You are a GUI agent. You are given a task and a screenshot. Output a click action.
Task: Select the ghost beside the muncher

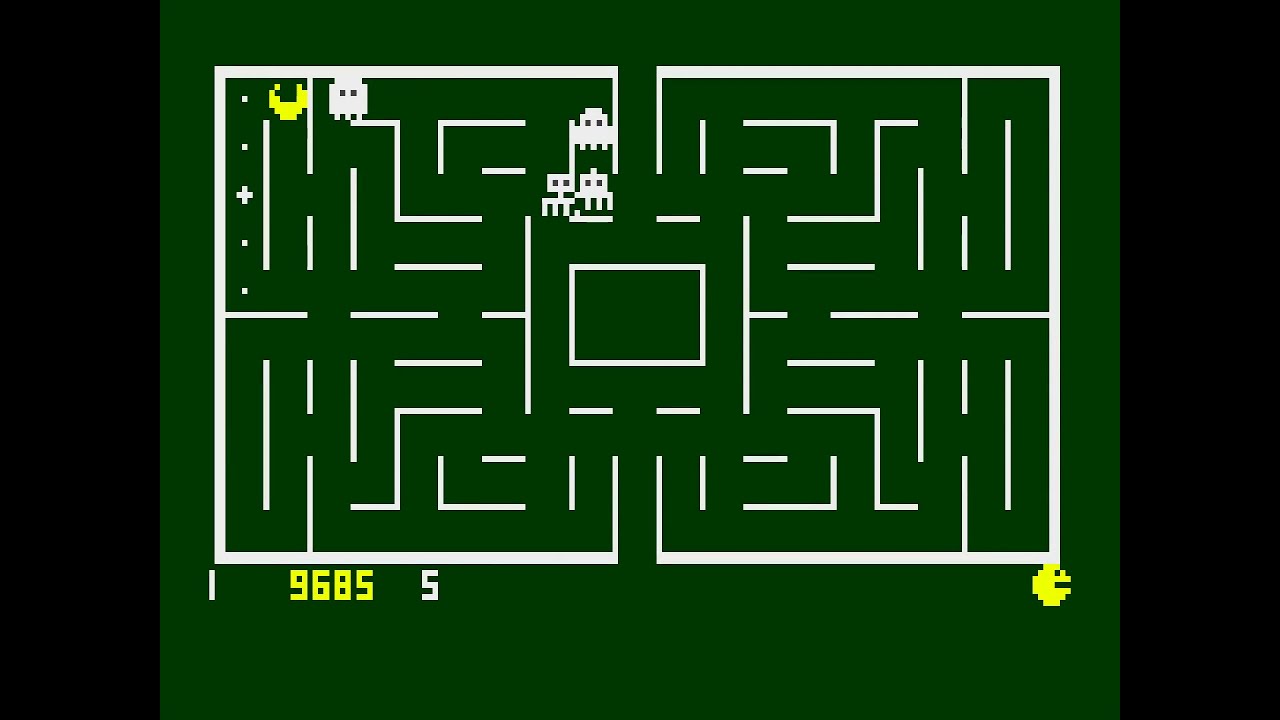[x=347, y=97]
